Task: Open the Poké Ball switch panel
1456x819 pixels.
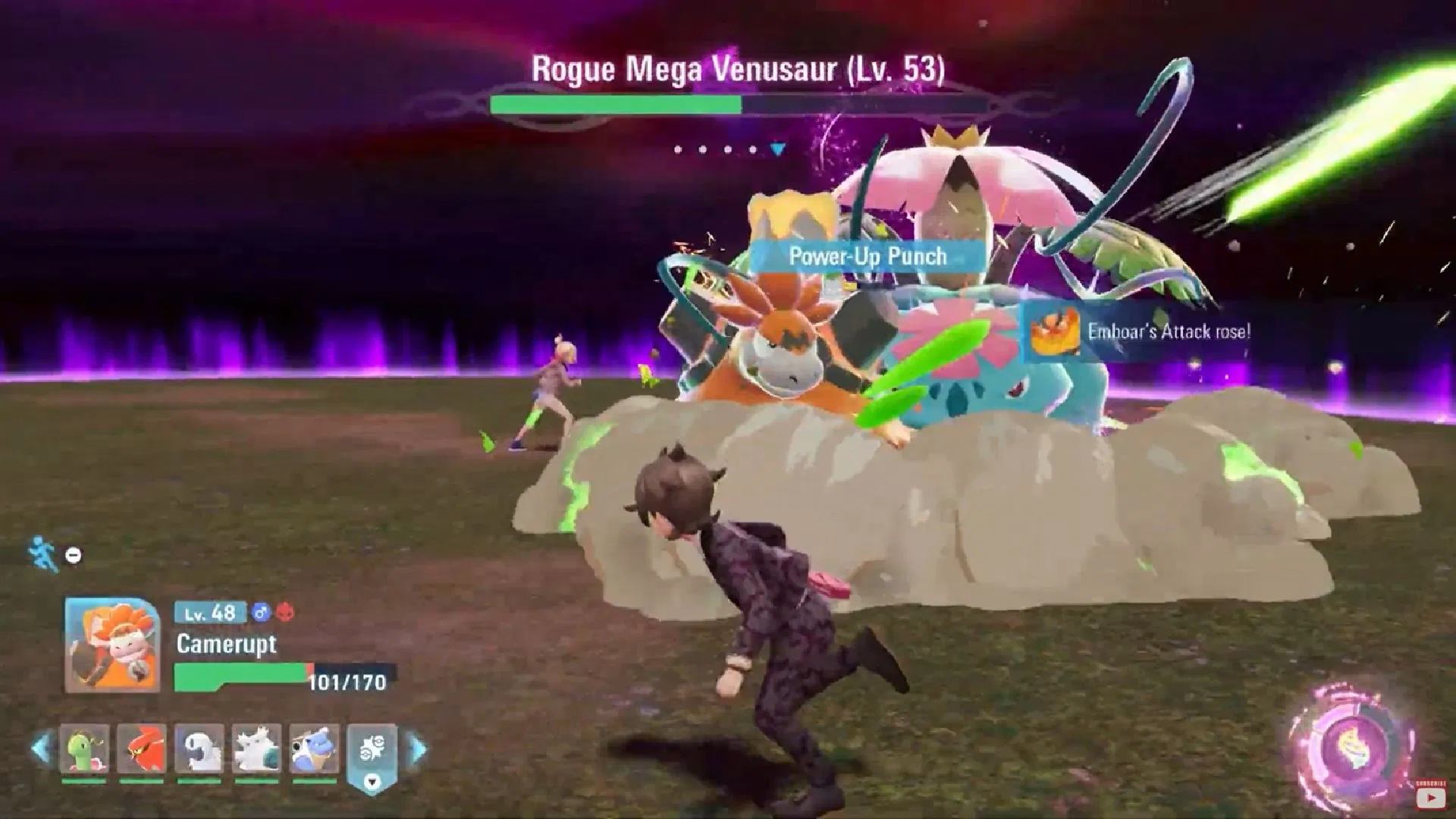Action: pyautogui.click(x=372, y=752)
